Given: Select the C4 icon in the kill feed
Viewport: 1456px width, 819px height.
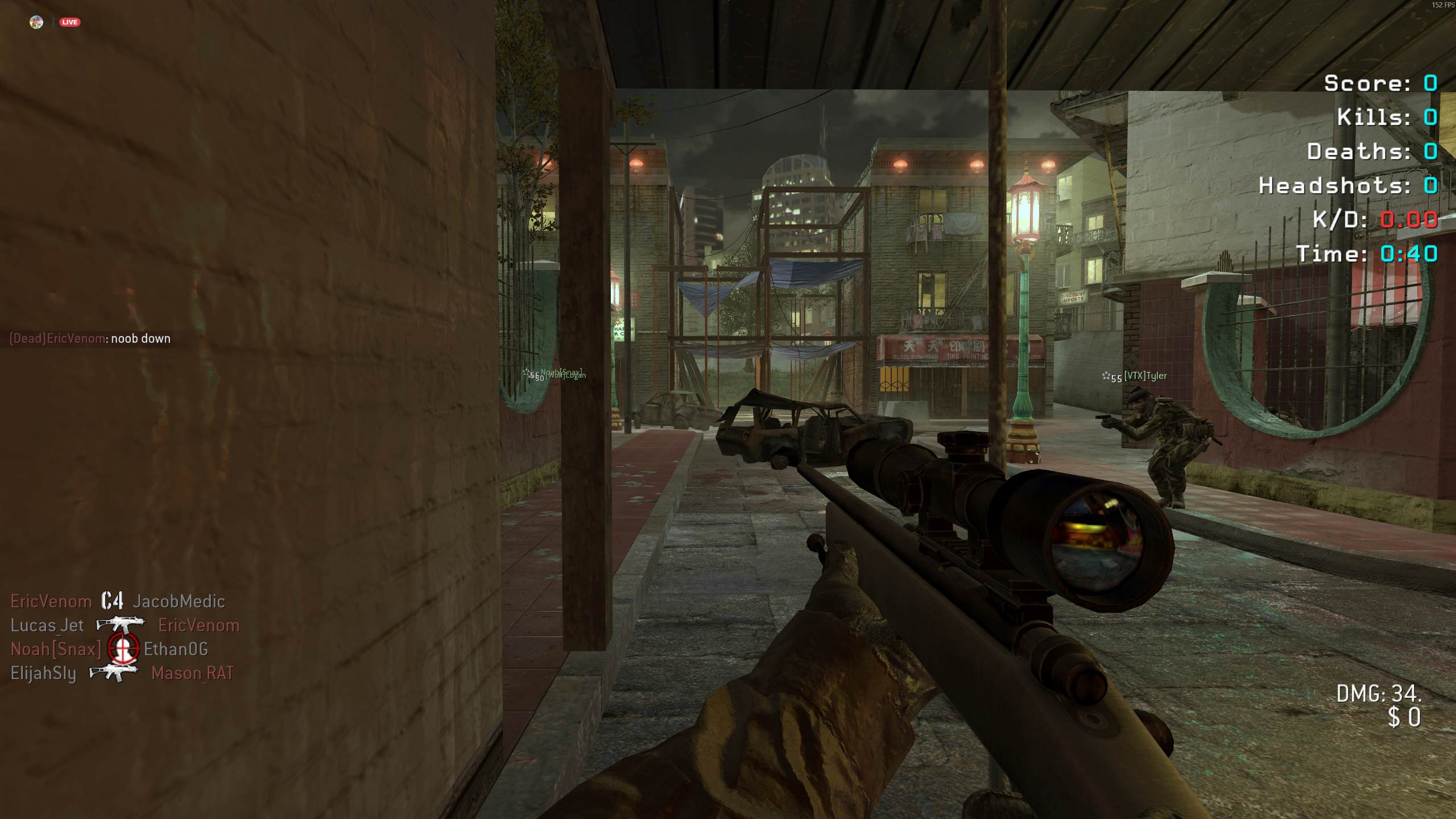Looking at the screenshot, I should click(x=112, y=601).
